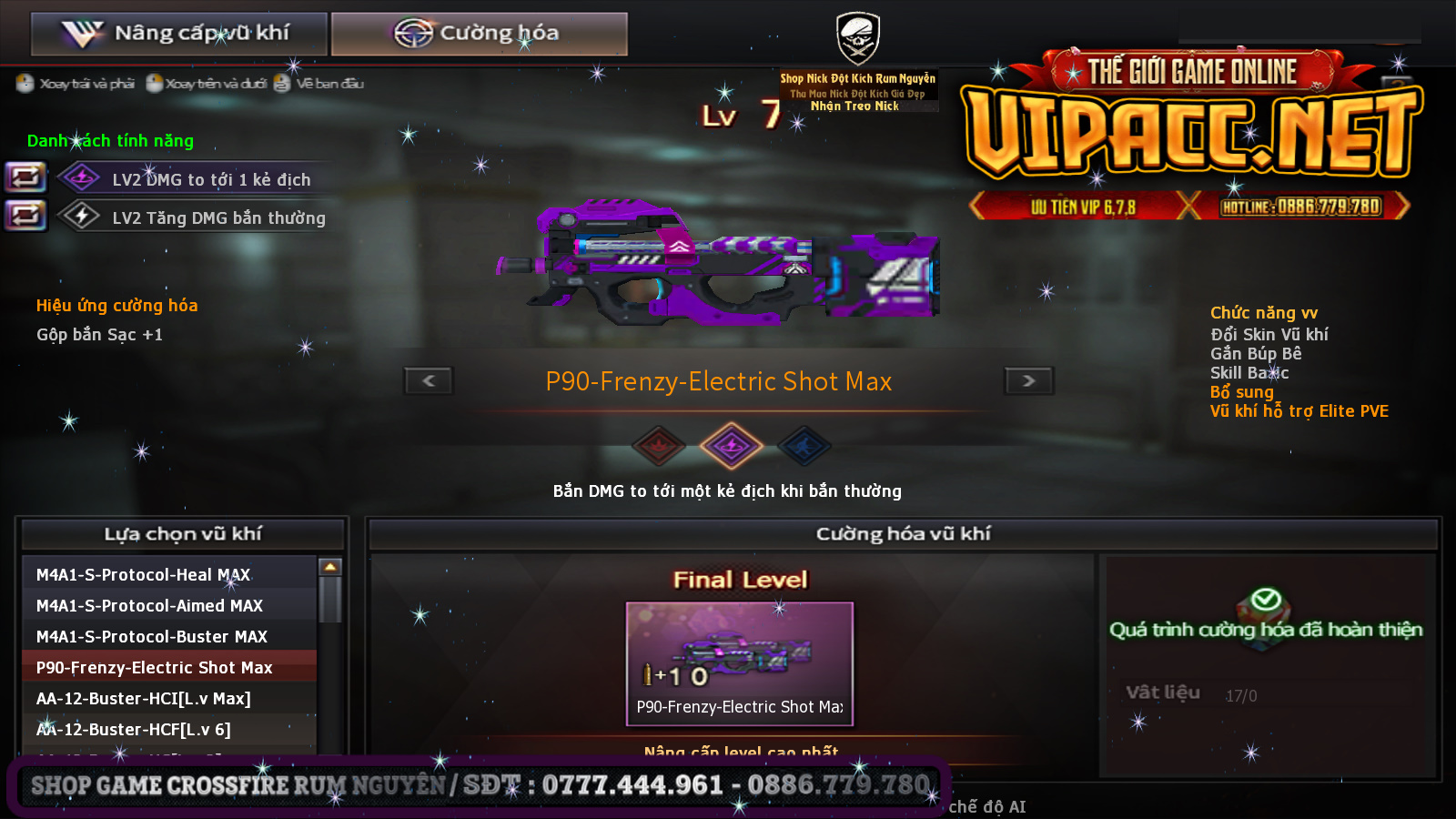
Task: Swap the LV2 DMG to tới 1 kẻ địch feature
Action: [25, 177]
